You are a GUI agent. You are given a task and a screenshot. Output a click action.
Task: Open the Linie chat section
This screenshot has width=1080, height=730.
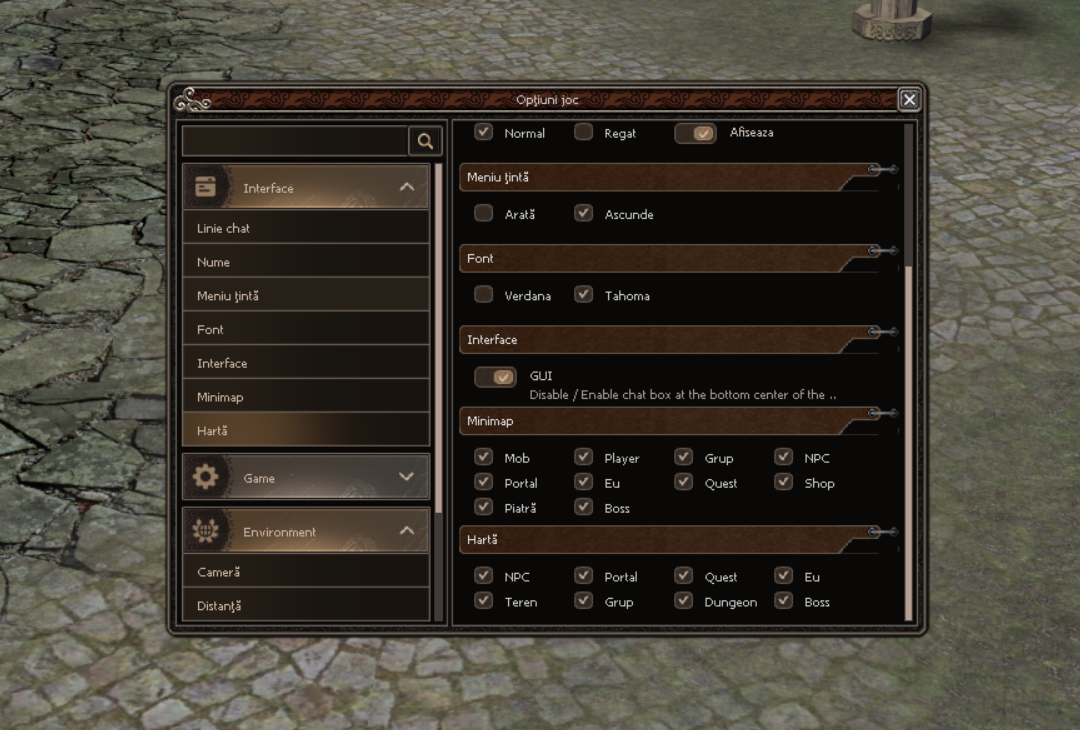305,228
